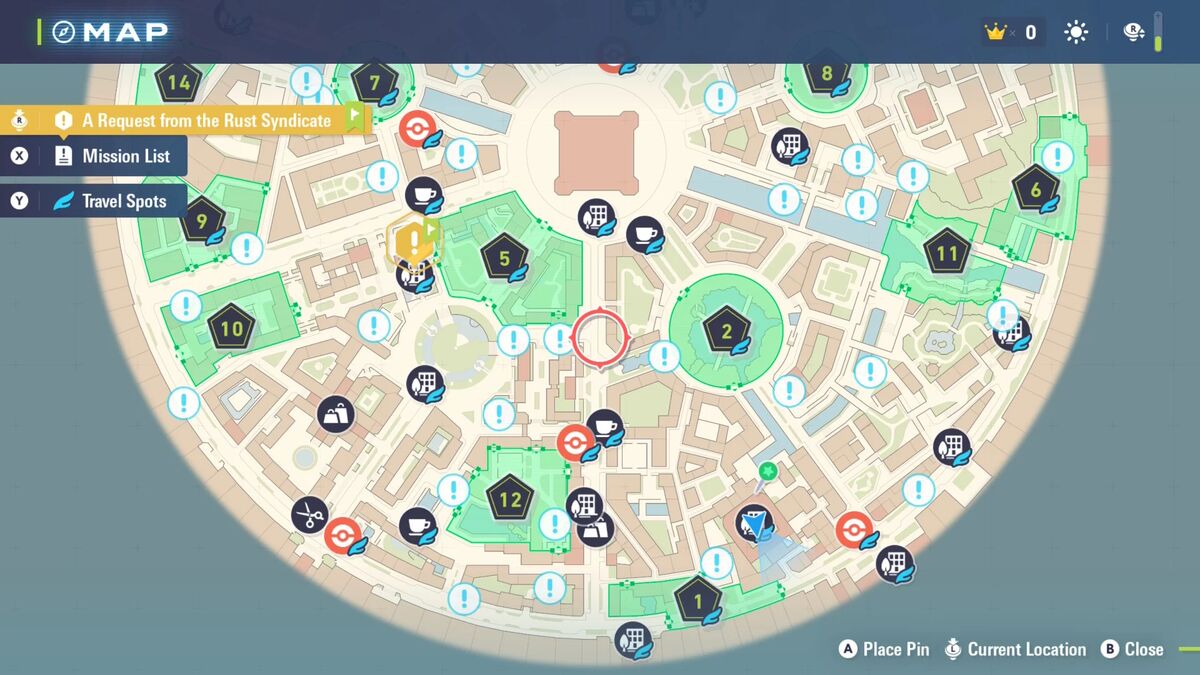The image size is (1200, 675).
Task: Select the green pin marker
Action: (767, 471)
